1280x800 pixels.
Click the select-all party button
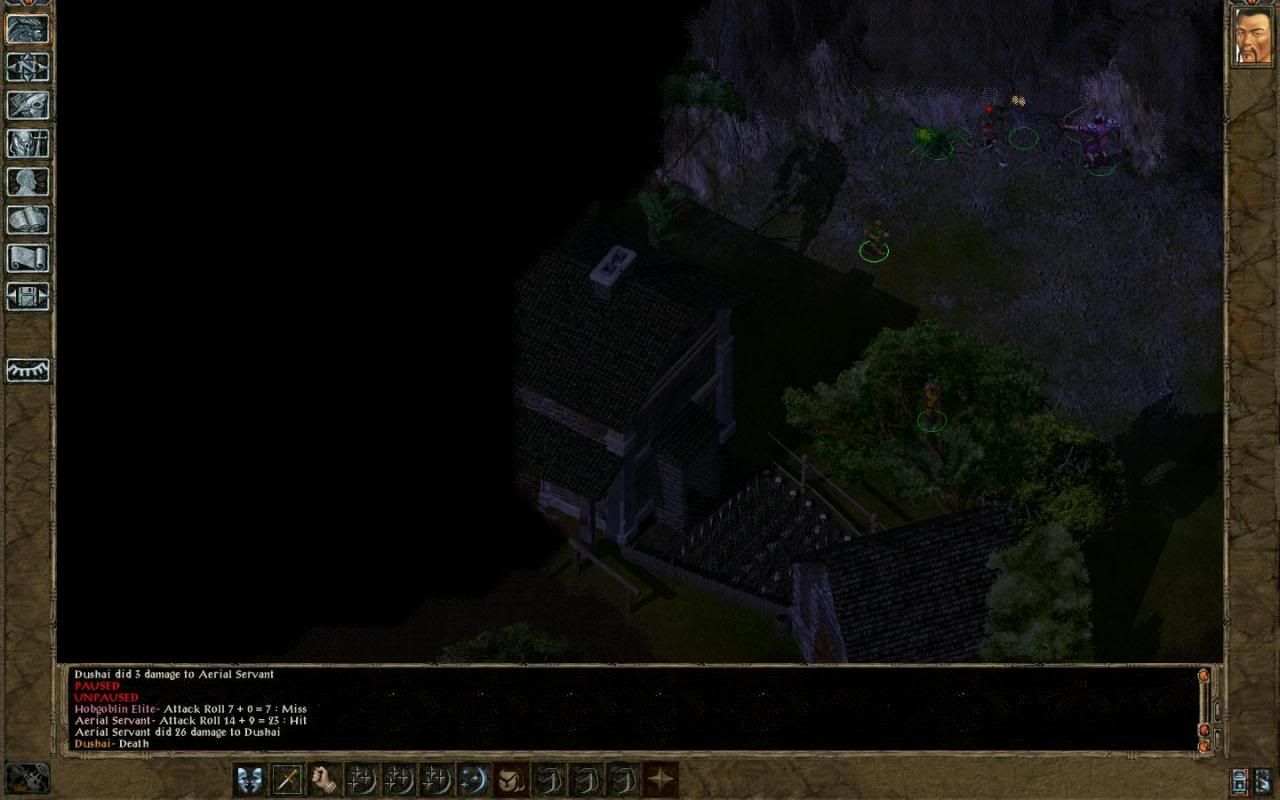coord(1265,781)
